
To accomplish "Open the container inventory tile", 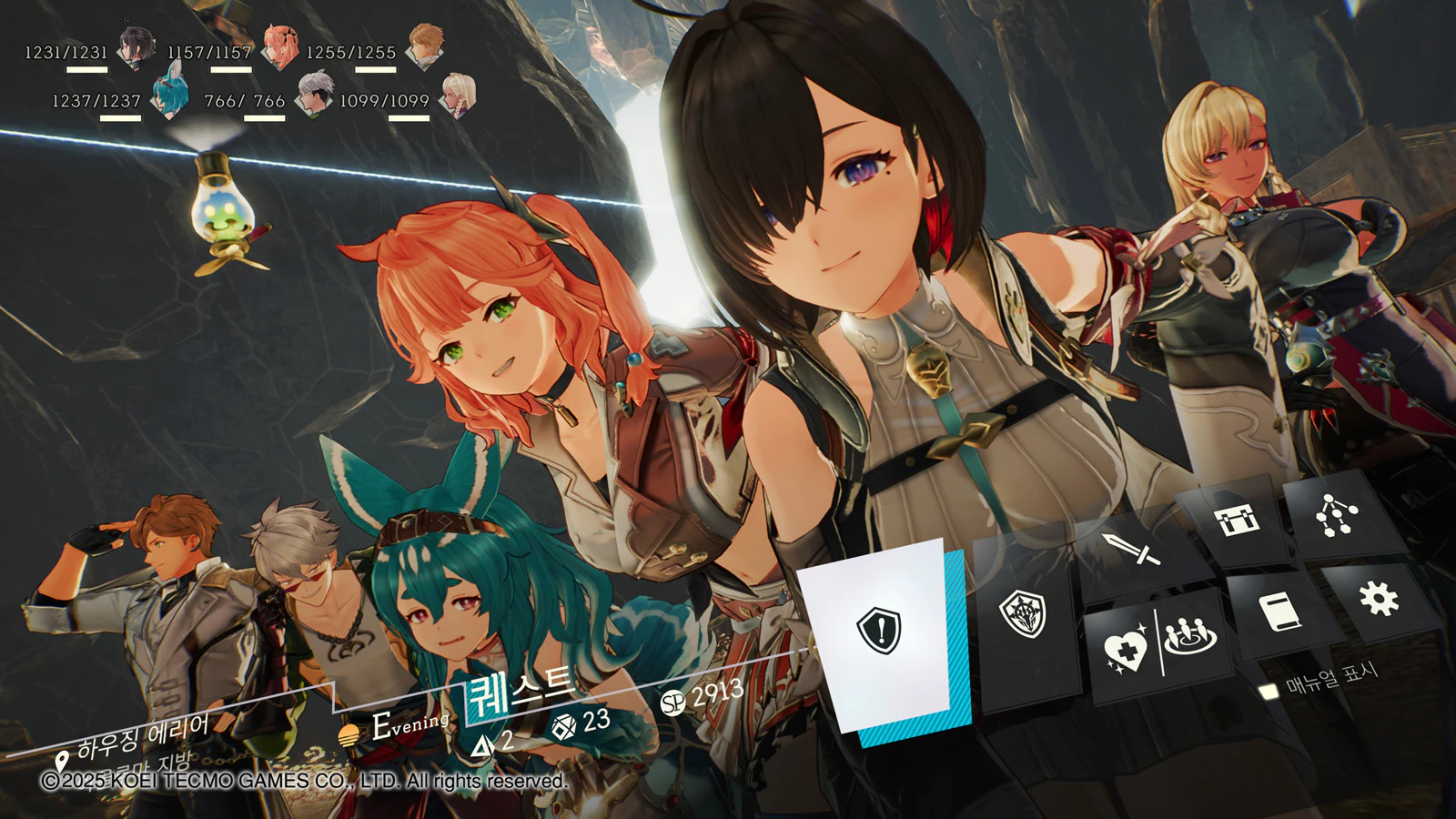I will (1238, 521).
